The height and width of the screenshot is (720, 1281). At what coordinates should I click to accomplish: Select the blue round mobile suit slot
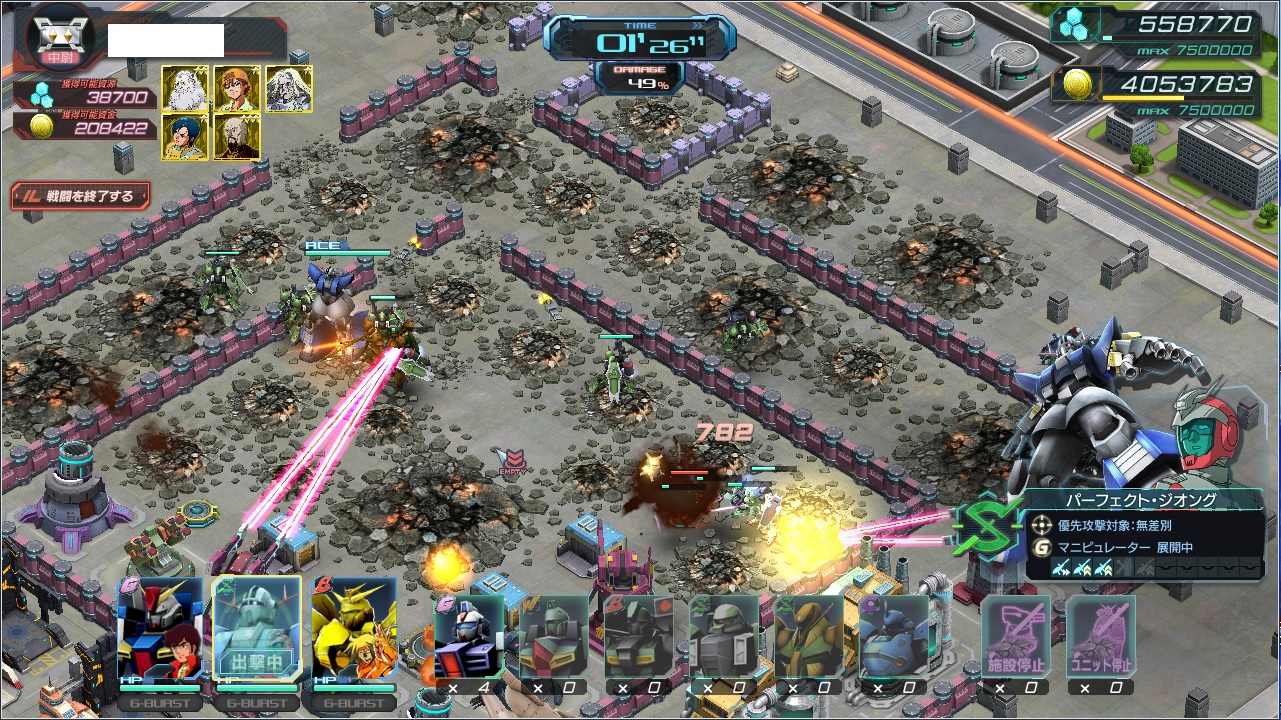pyautogui.click(x=893, y=636)
